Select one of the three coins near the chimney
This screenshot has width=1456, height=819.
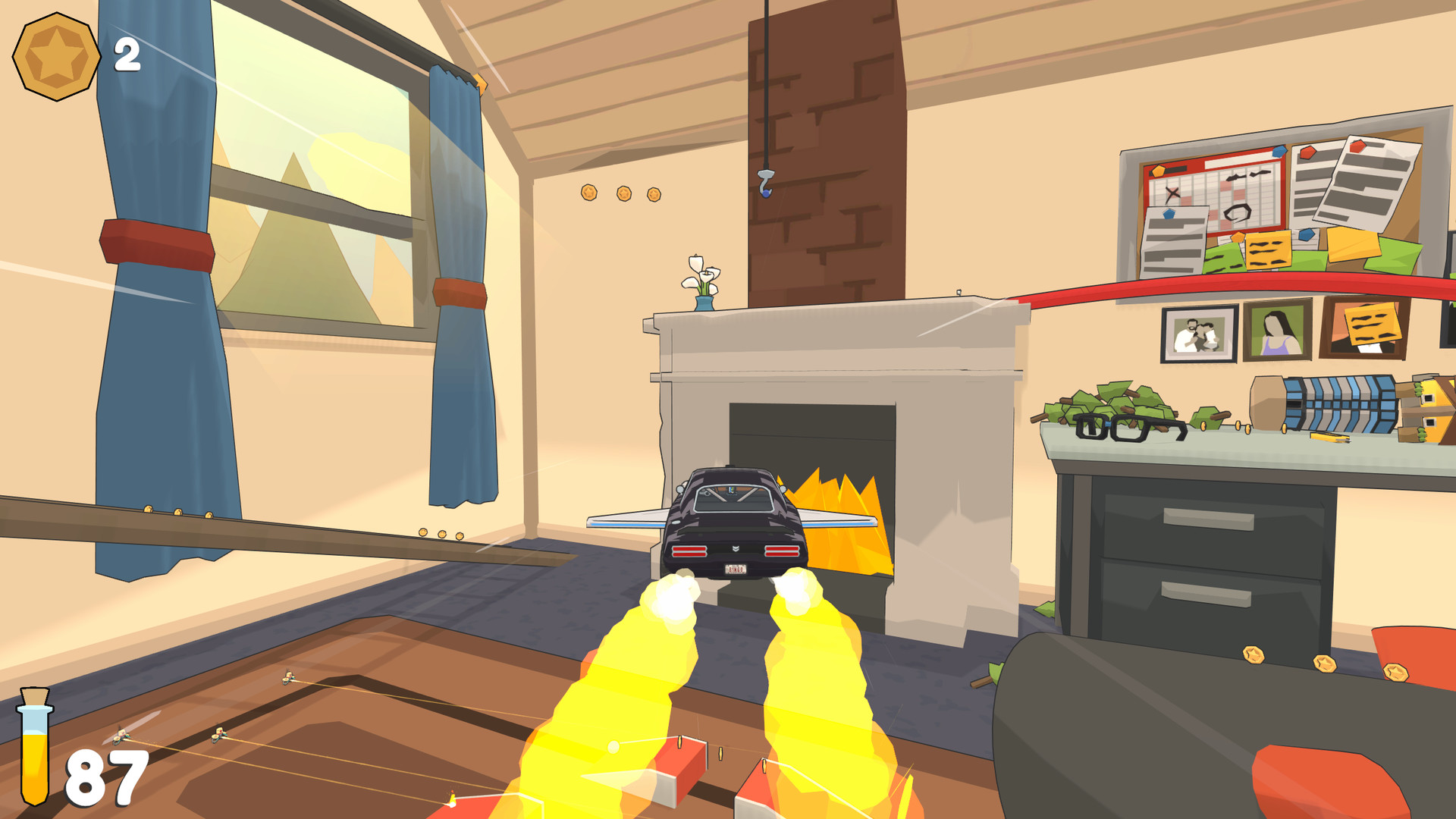pos(623,193)
